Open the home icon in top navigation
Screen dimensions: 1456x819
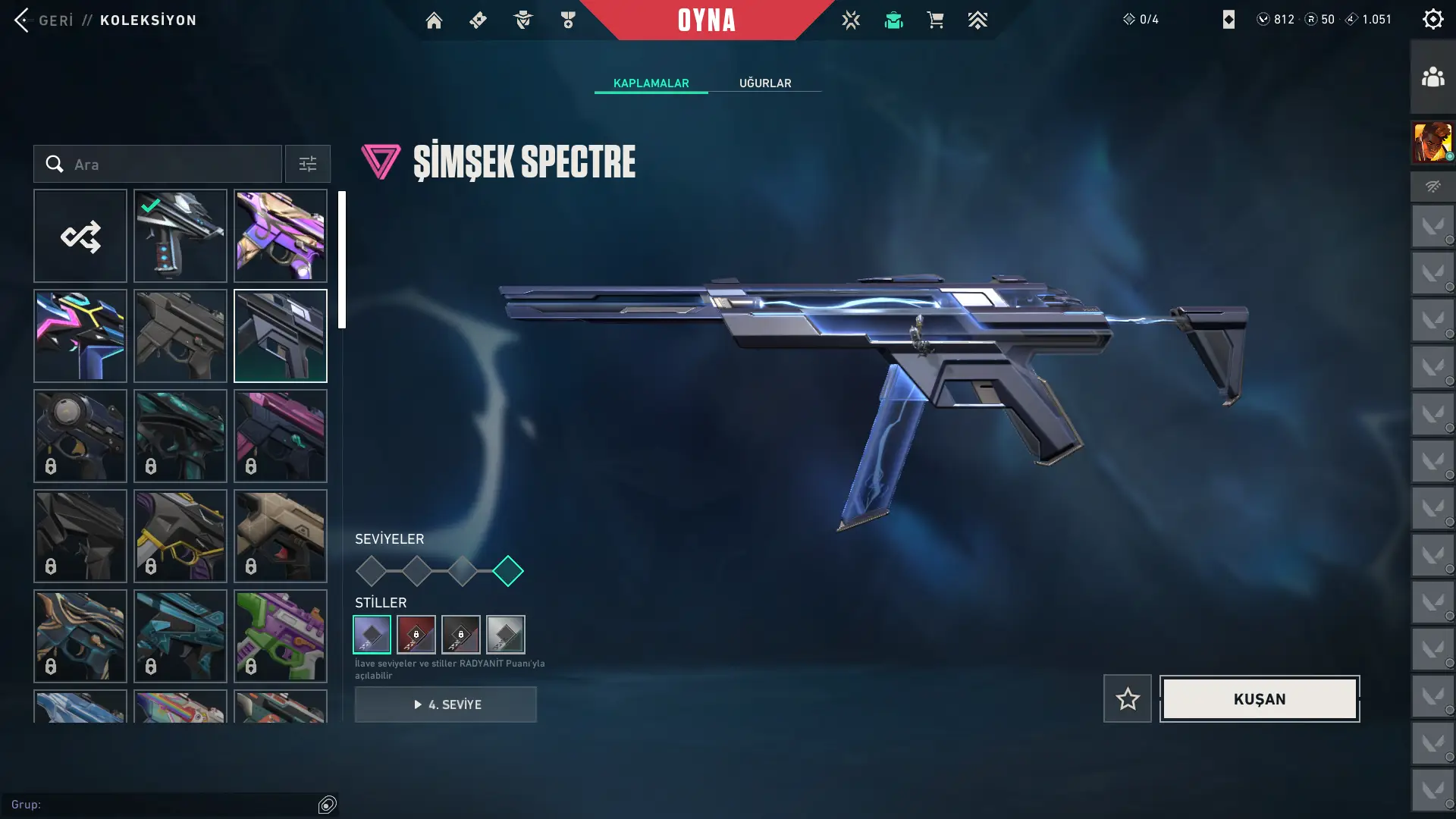(x=434, y=20)
